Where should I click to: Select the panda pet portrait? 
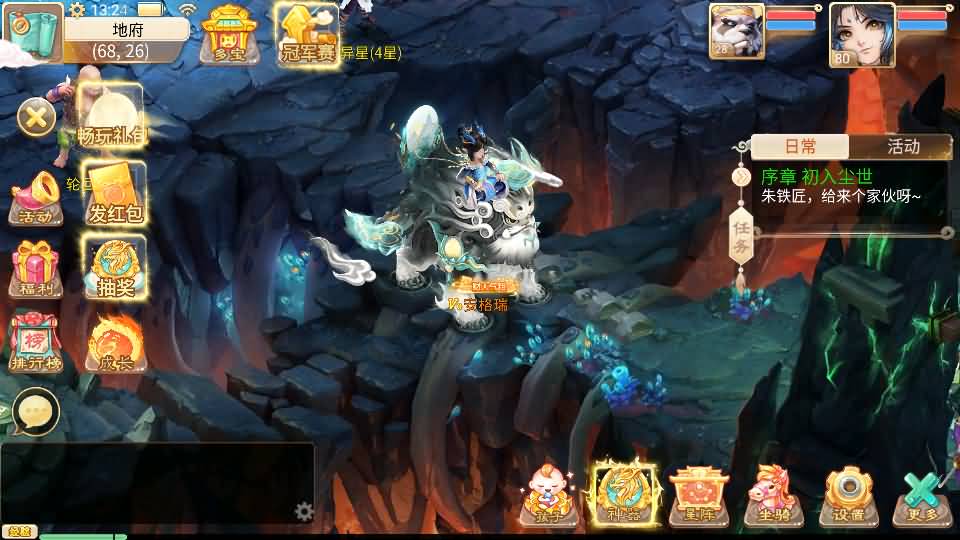click(736, 32)
